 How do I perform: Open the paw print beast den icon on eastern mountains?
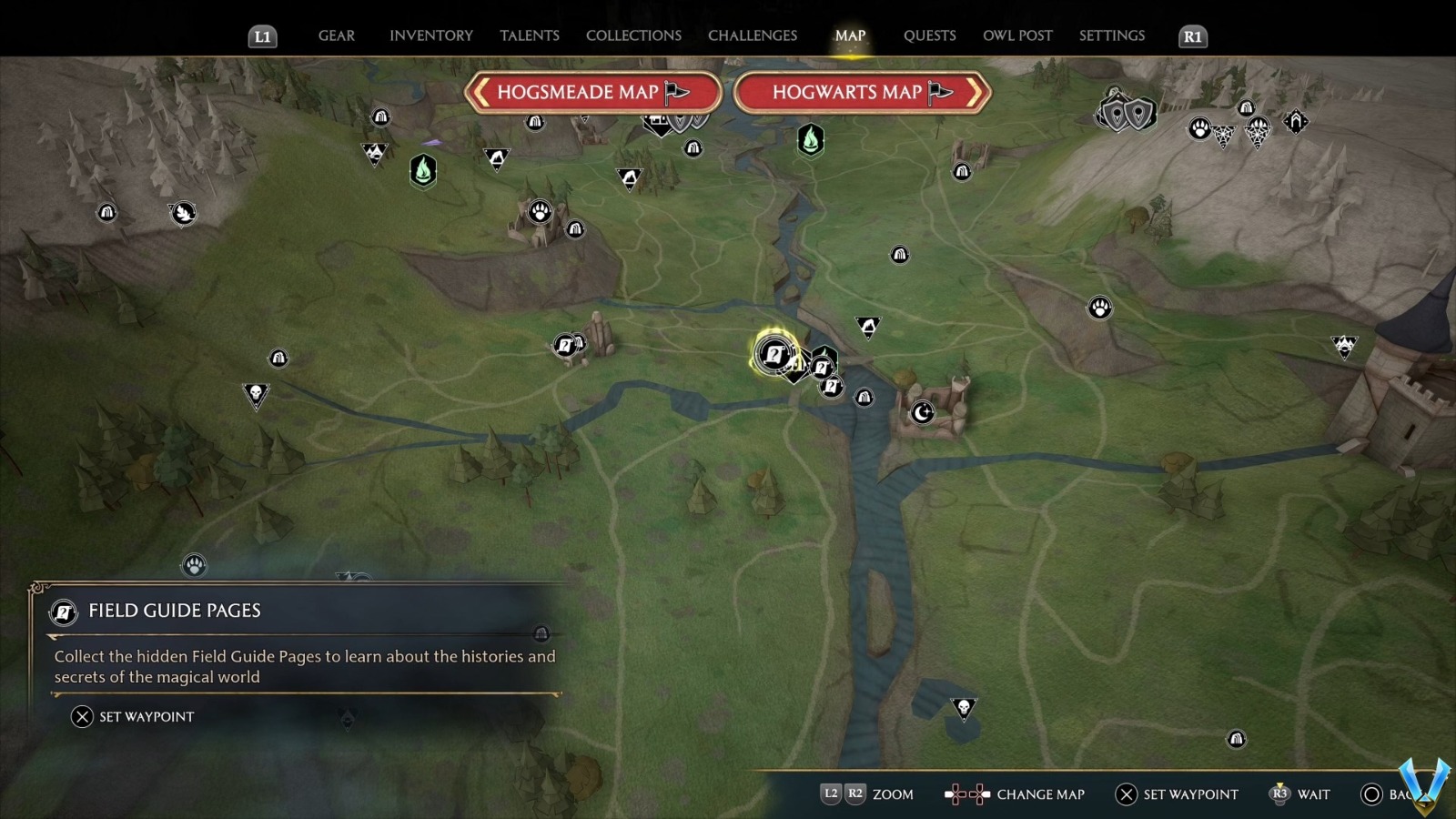point(1099,308)
